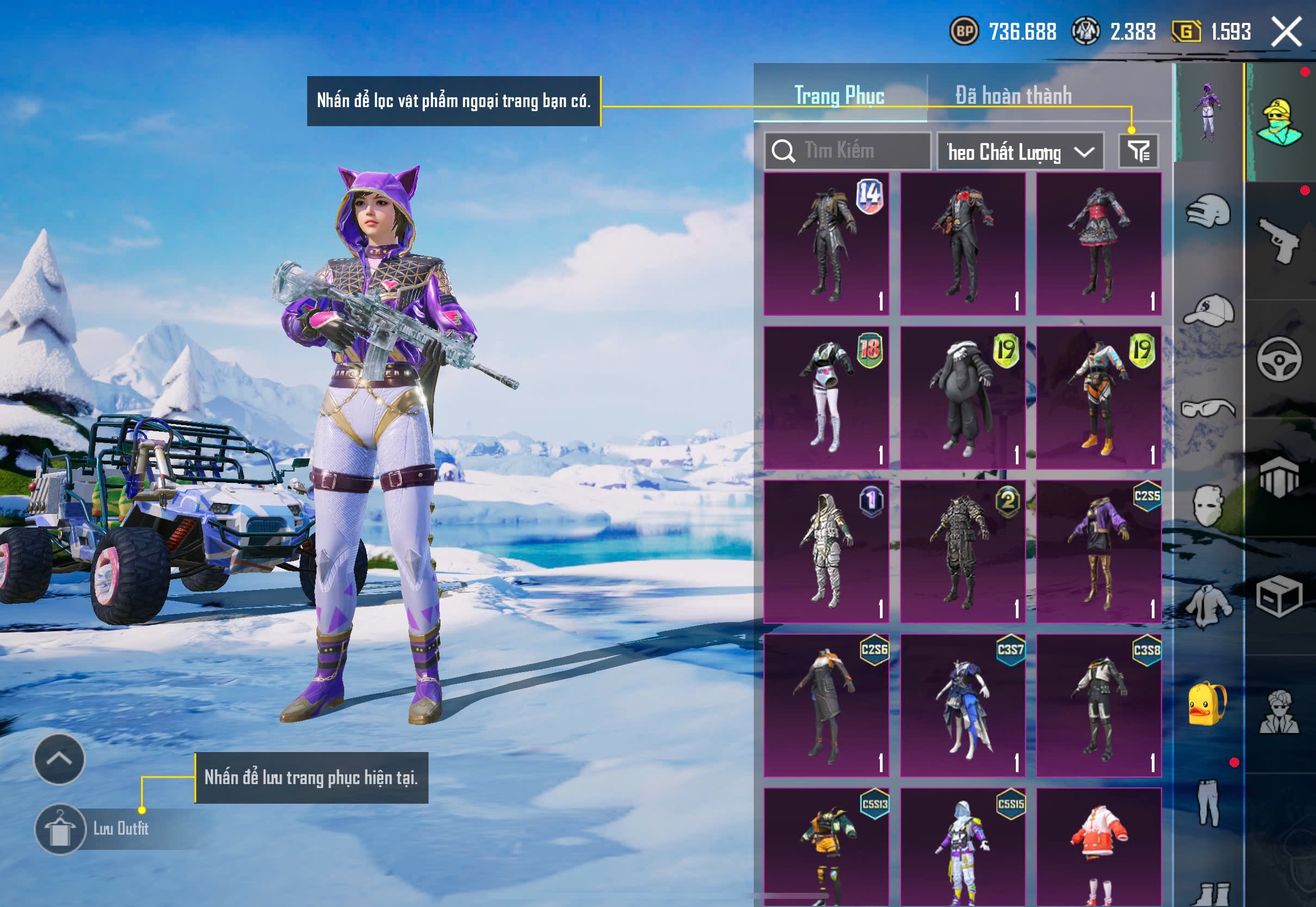
Task: Choose the C2S6 outfit tile
Action: coord(826,705)
